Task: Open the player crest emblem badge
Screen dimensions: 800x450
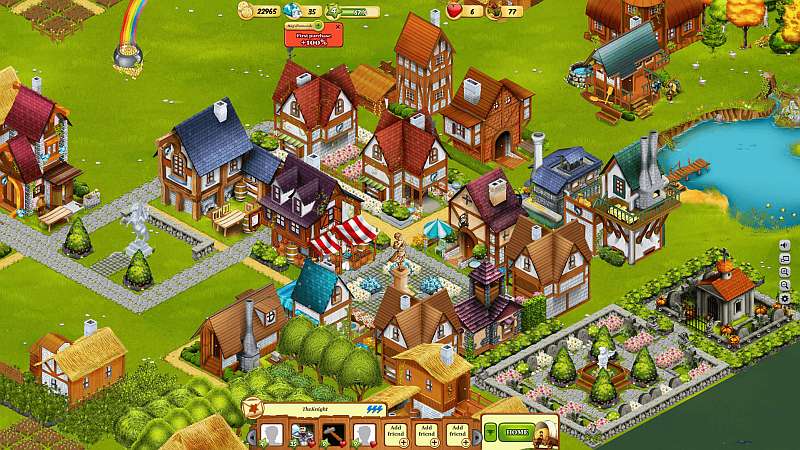Action: [x=254, y=407]
